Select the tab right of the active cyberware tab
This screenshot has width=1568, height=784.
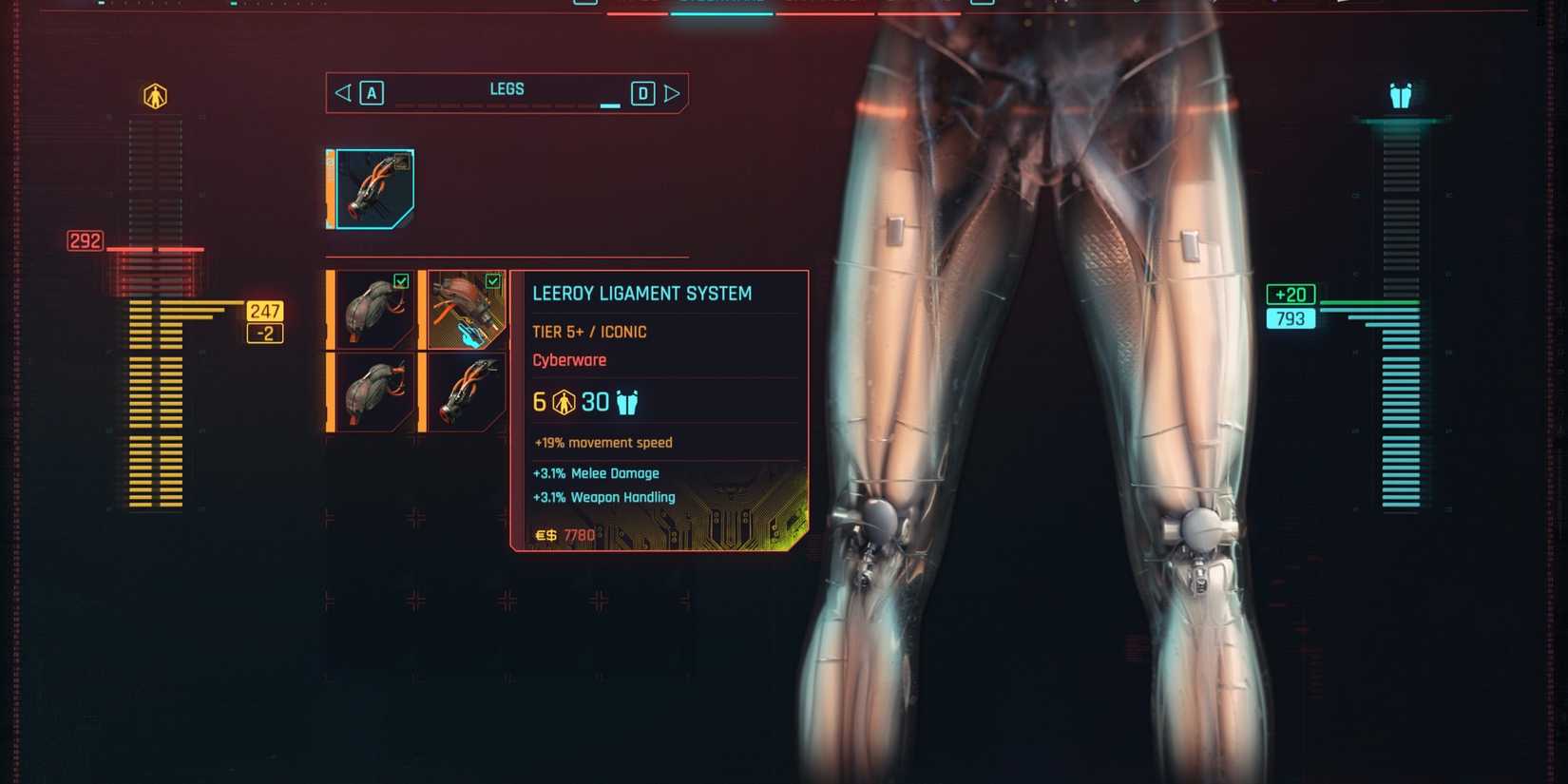(x=827, y=8)
